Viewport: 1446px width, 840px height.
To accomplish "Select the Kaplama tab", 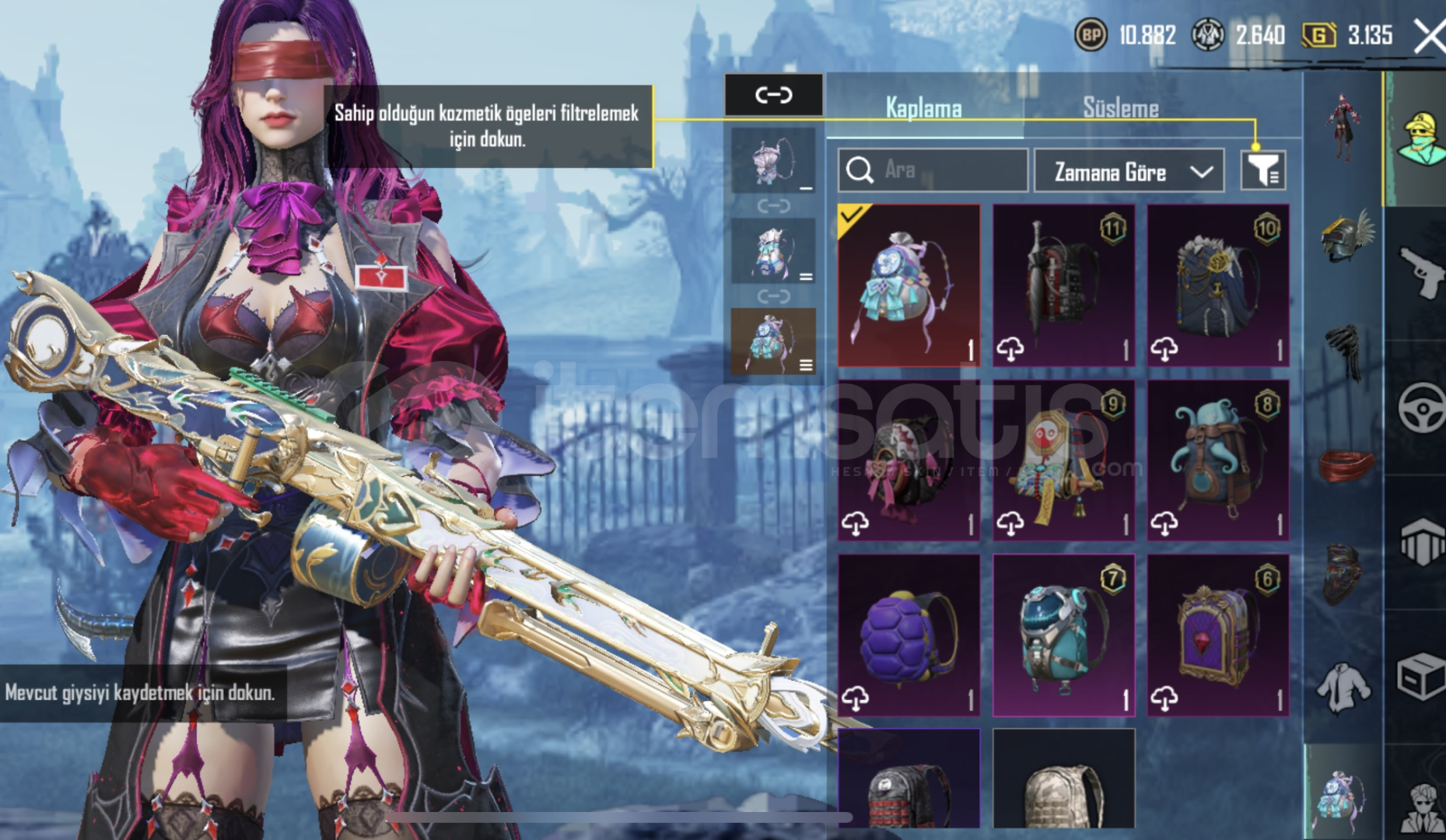I will tap(923, 108).
